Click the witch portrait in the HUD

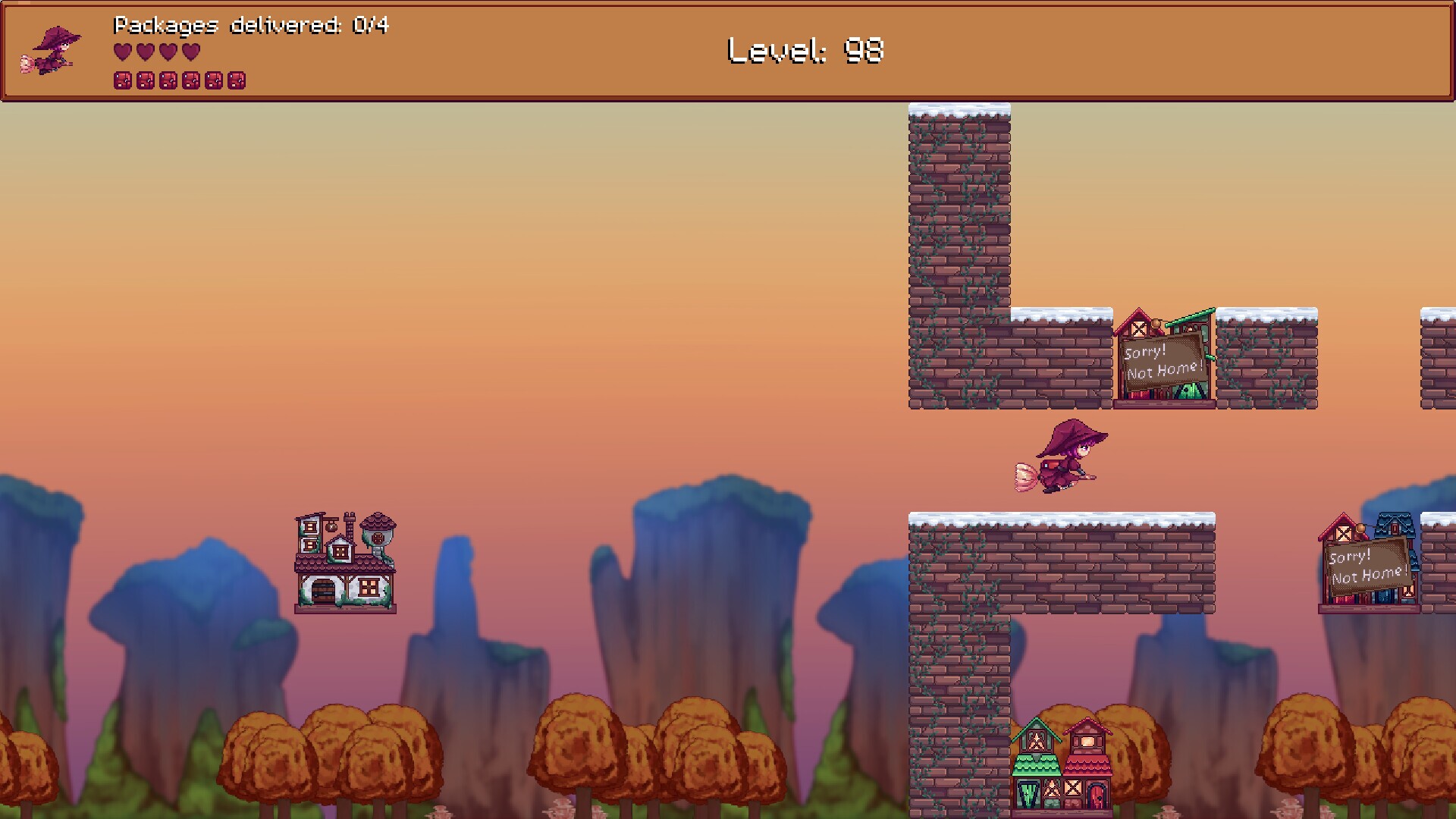[52, 51]
